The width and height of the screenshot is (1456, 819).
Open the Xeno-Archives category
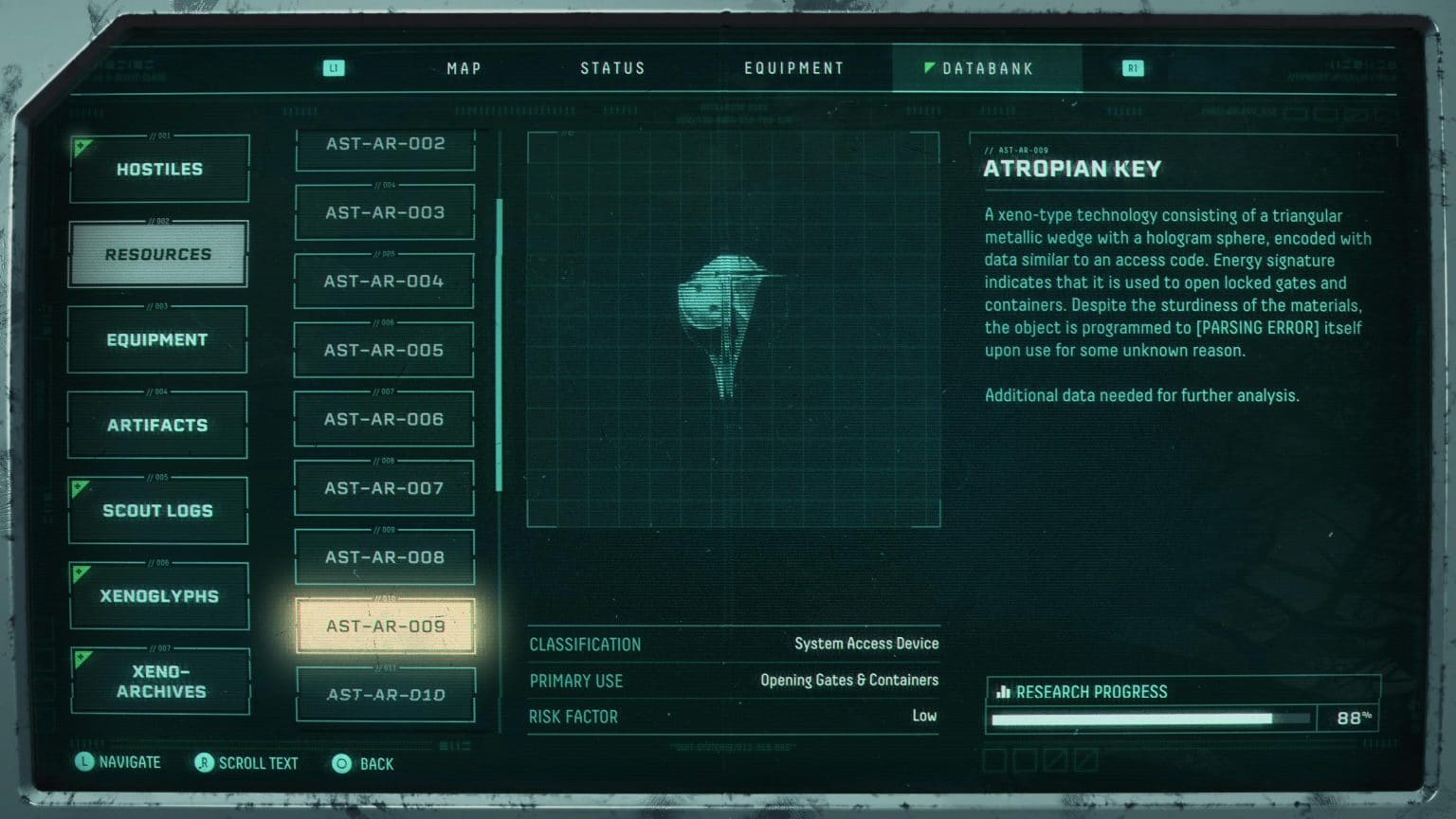[160, 682]
